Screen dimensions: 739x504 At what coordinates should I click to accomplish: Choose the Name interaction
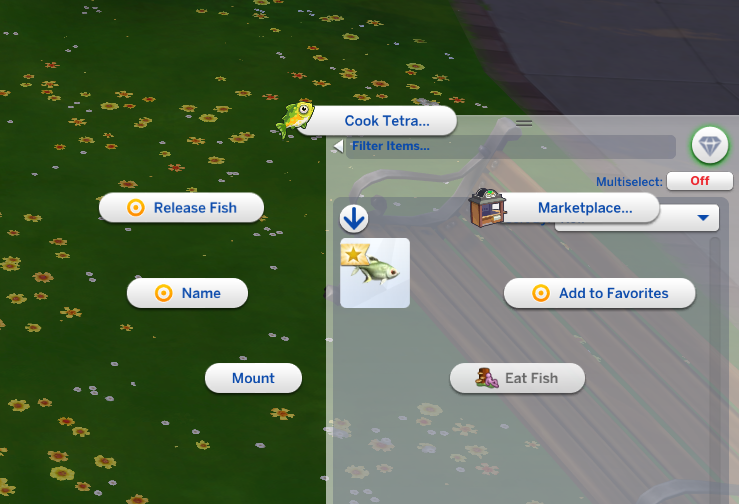pos(187,294)
